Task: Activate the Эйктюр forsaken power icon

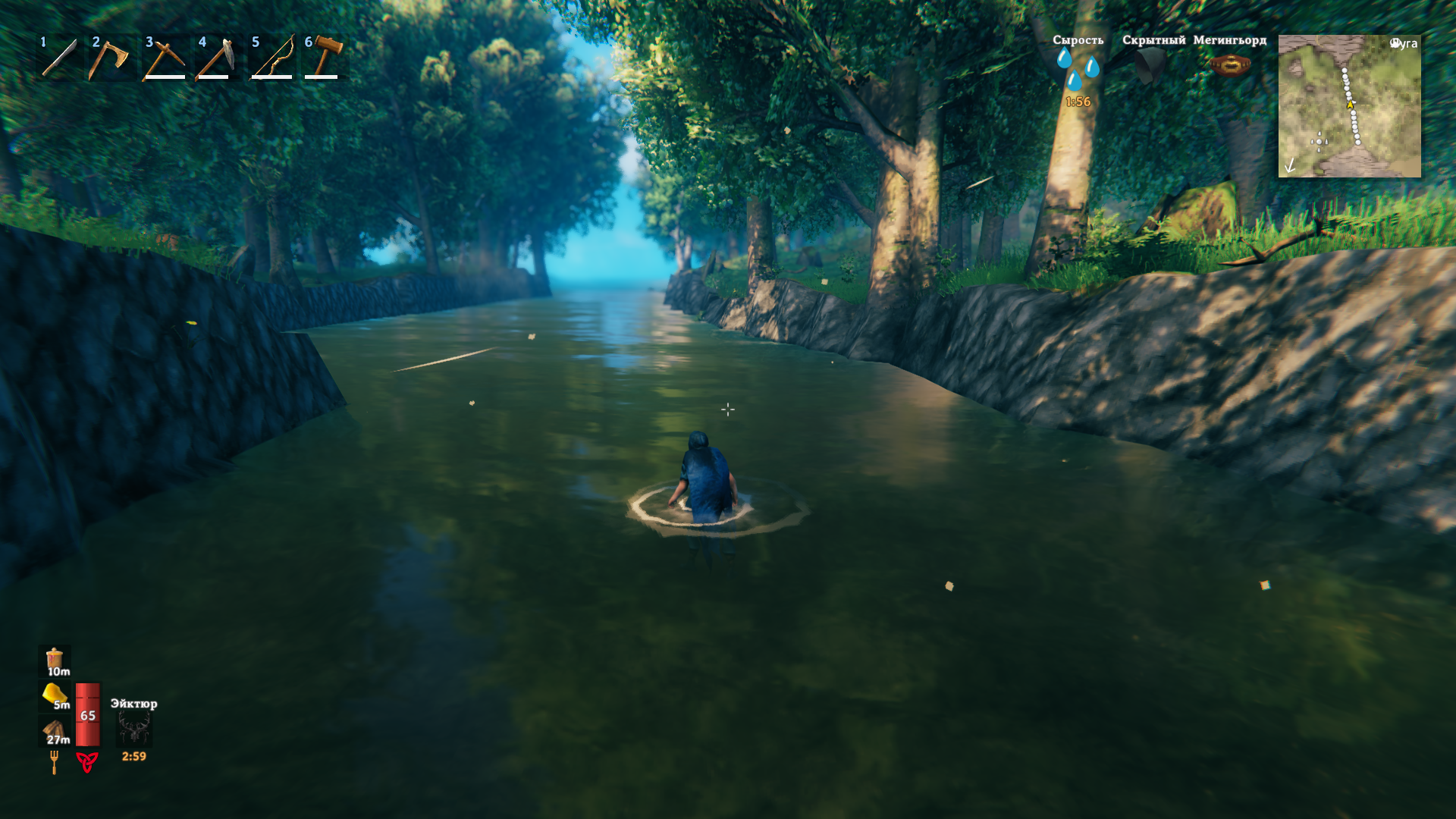Action: pyautogui.click(x=134, y=730)
